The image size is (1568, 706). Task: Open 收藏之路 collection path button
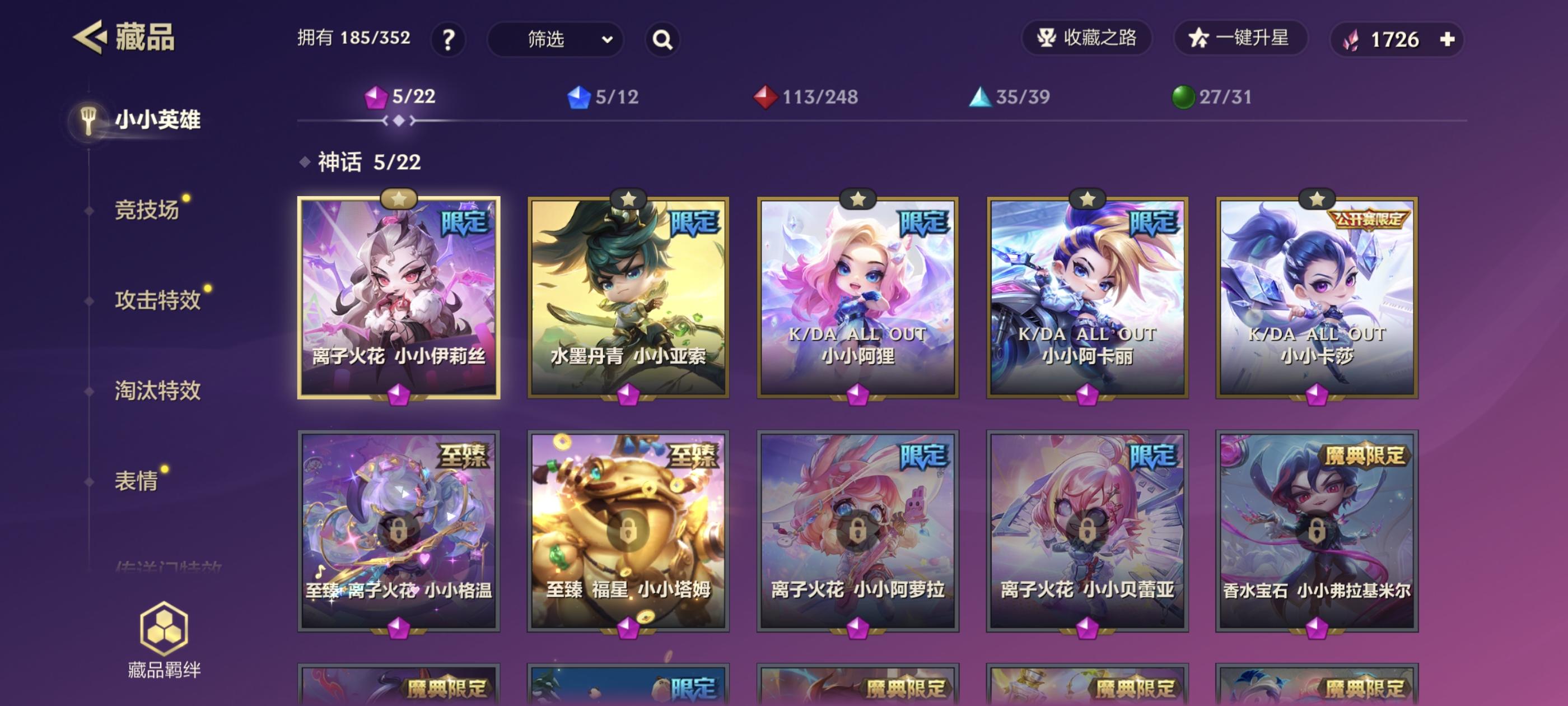coord(1087,39)
